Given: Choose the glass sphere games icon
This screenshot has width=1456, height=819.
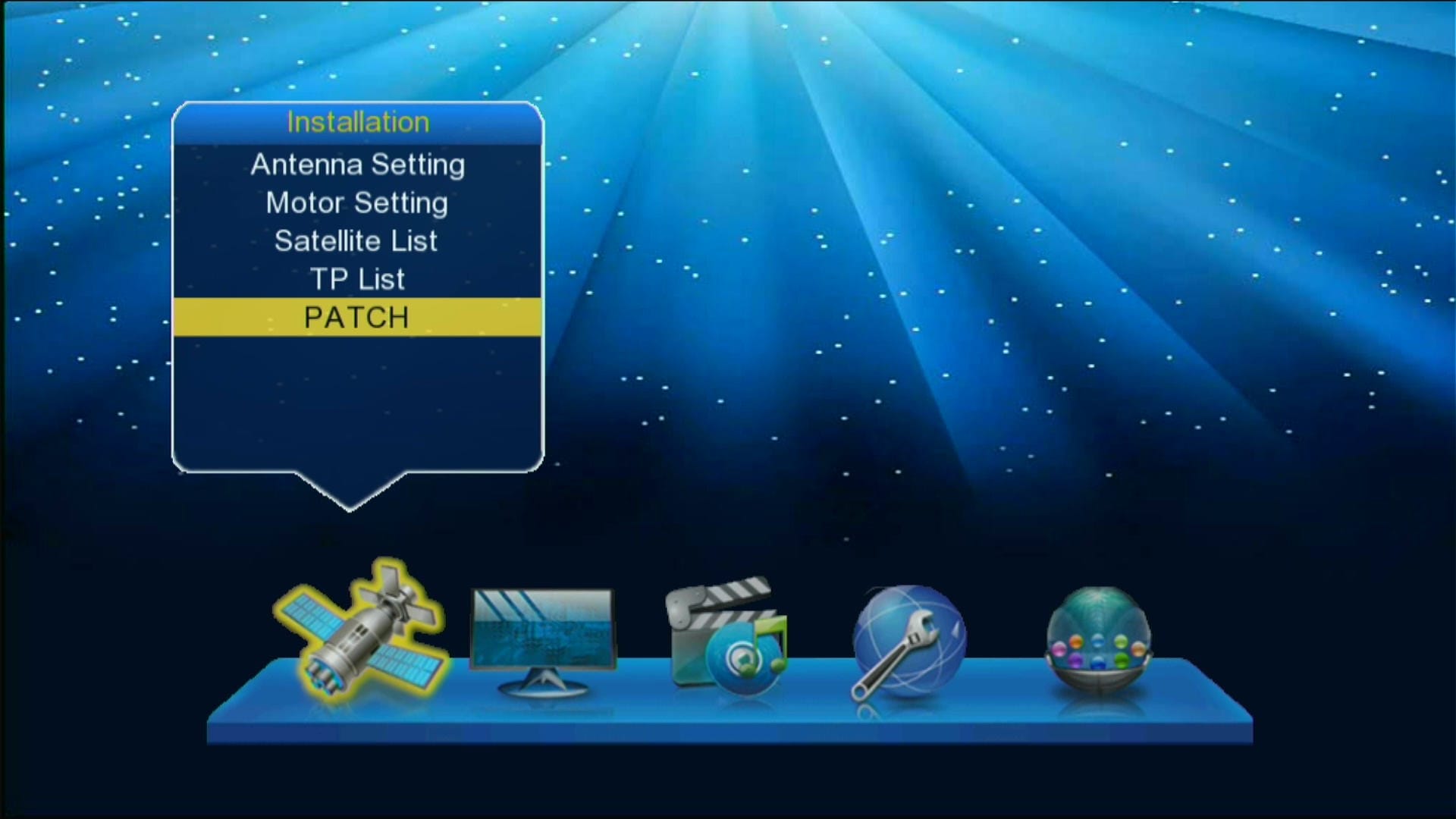Looking at the screenshot, I should (1098, 639).
